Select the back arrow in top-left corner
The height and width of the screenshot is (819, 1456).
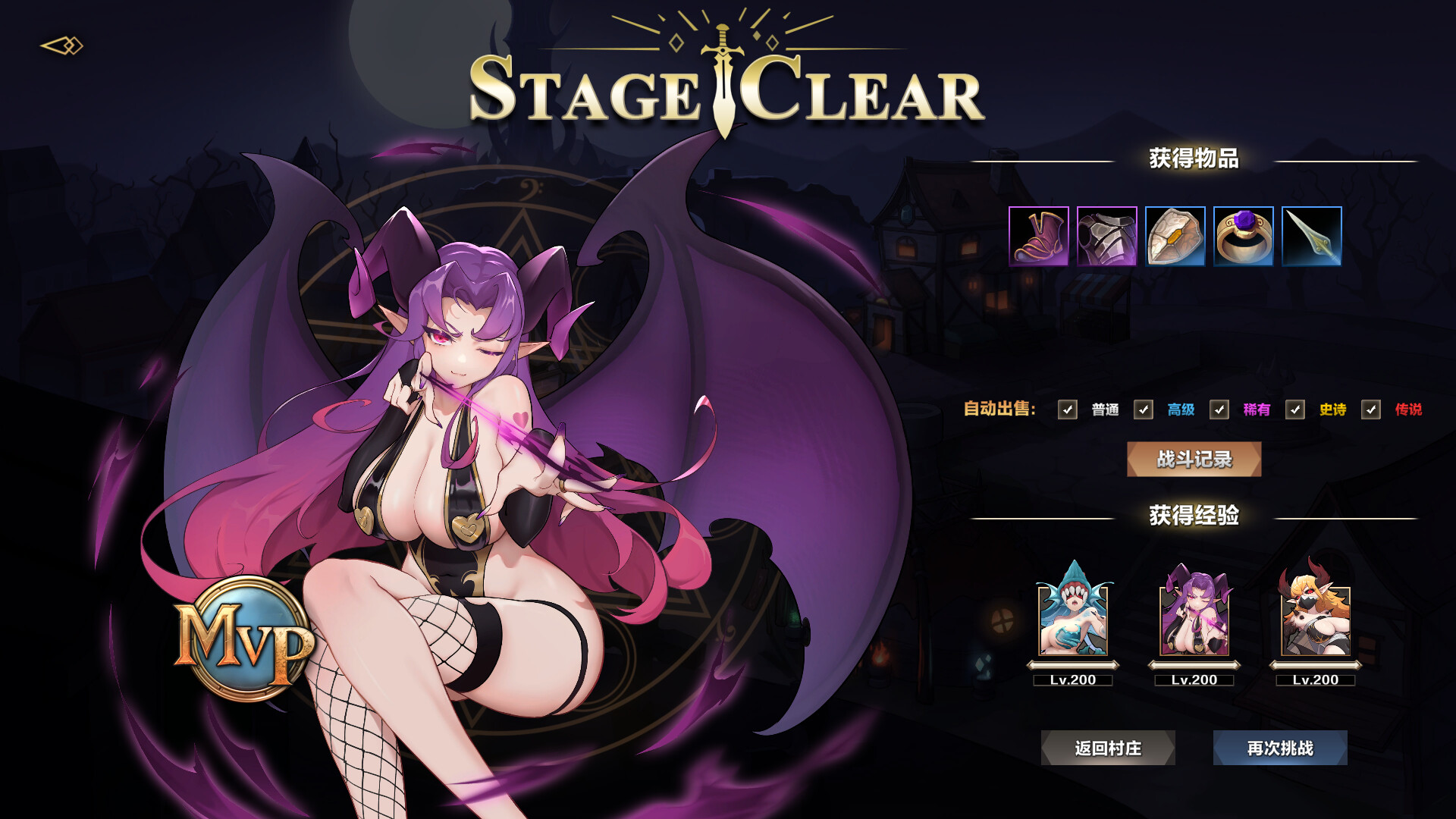pyautogui.click(x=62, y=47)
